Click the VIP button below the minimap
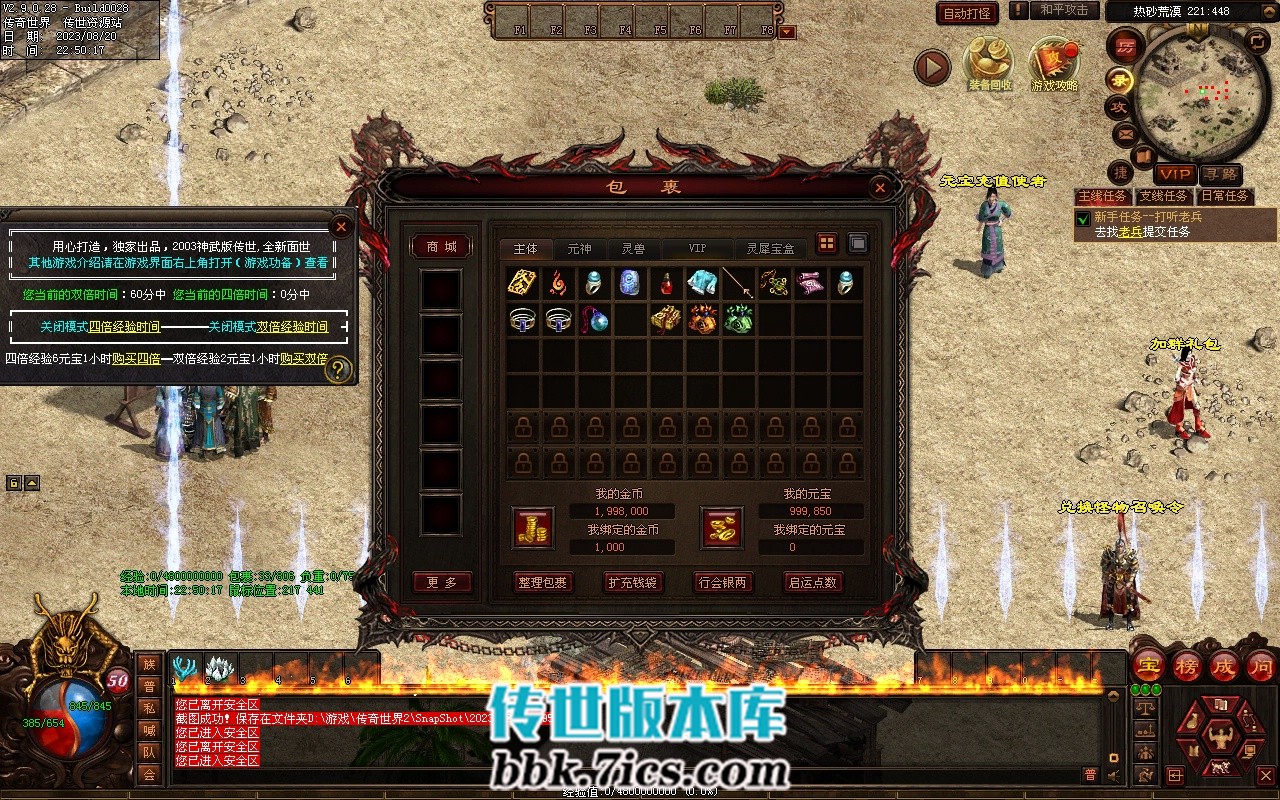Viewport: 1280px width, 800px height. [1175, 174]
